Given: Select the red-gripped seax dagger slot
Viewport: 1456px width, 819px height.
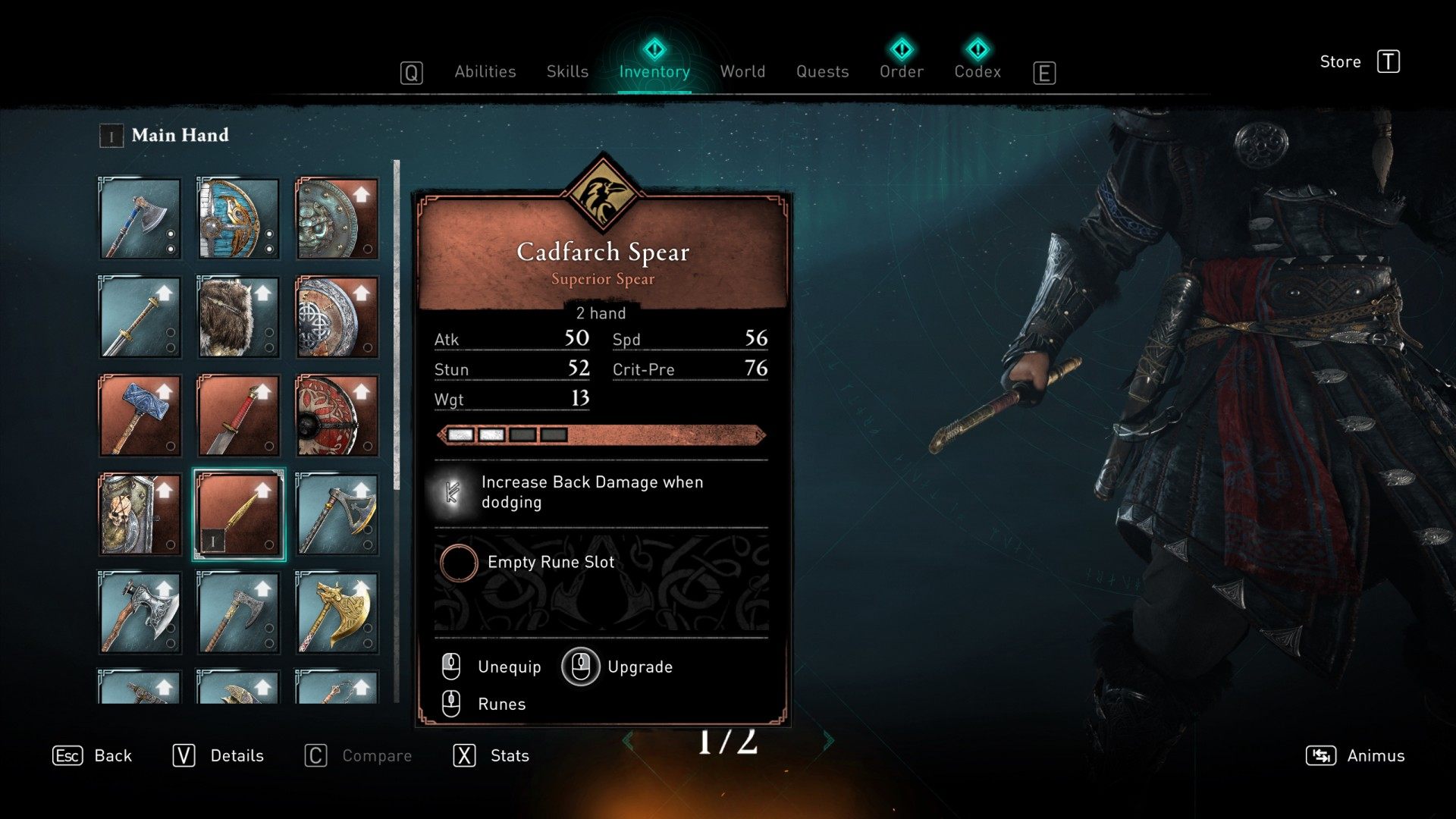Looking at the screenshot, I should click(x=238, y=416).
